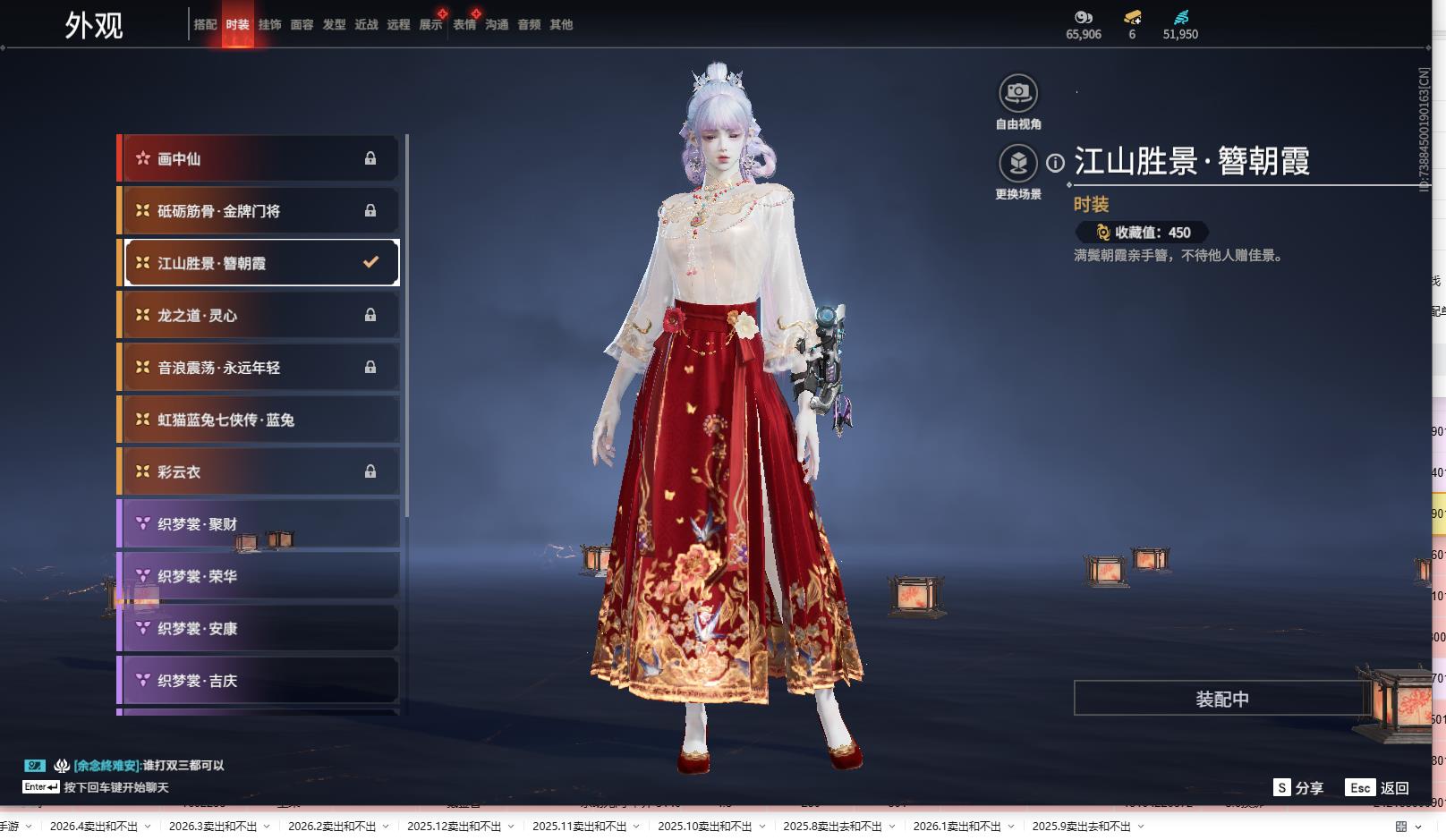
Task: Click the 装配中 equip button
Action: click(x=1221, y=699)
